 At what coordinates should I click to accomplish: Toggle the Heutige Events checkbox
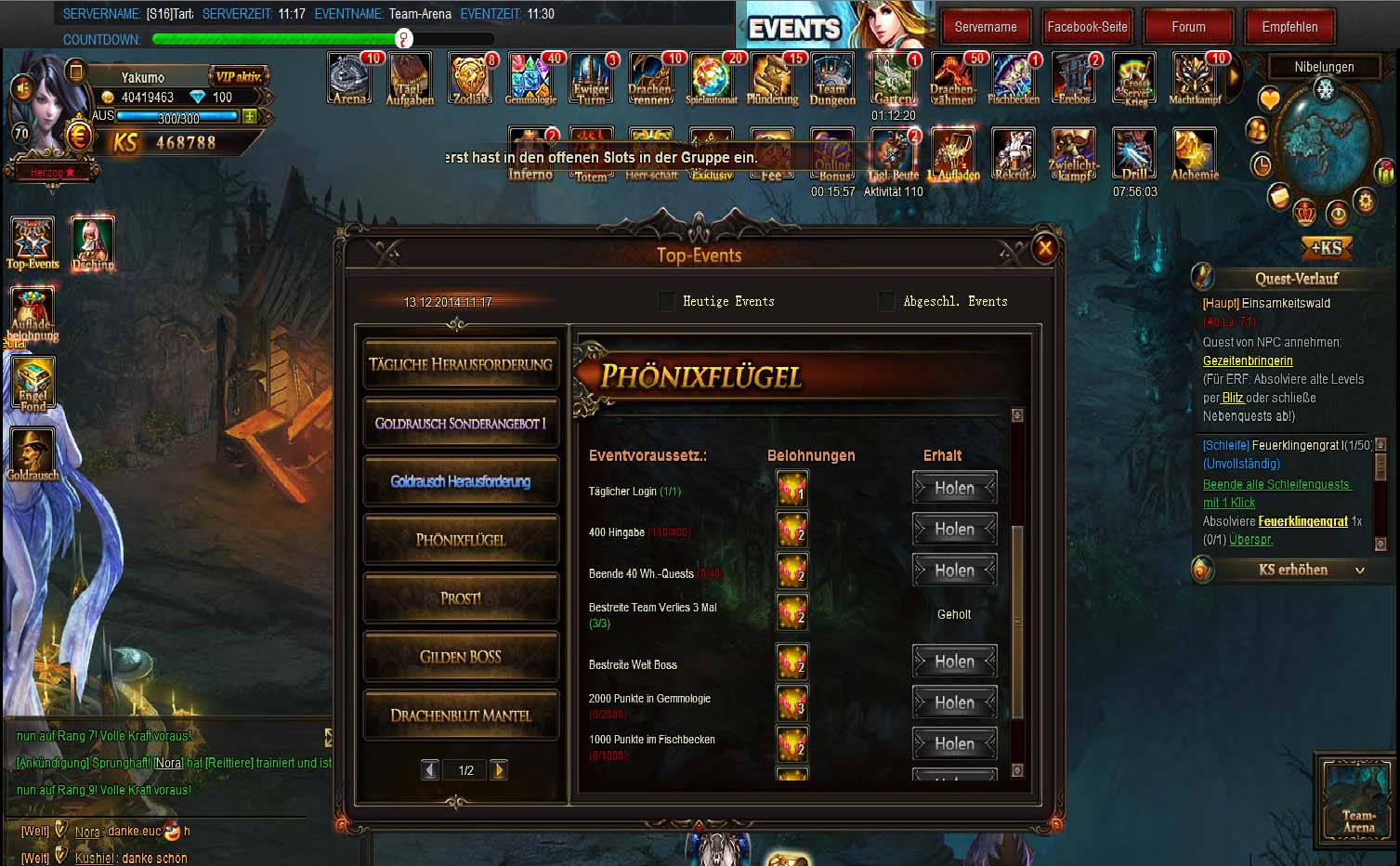pyautogui.click(x=666, y=301)
